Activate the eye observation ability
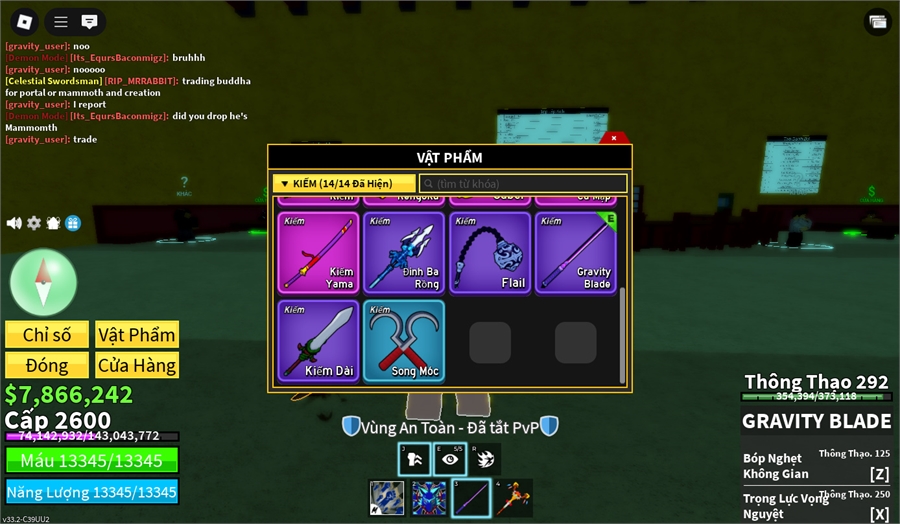This screenshot has width=900, height=524. click(x=450, y=459)
